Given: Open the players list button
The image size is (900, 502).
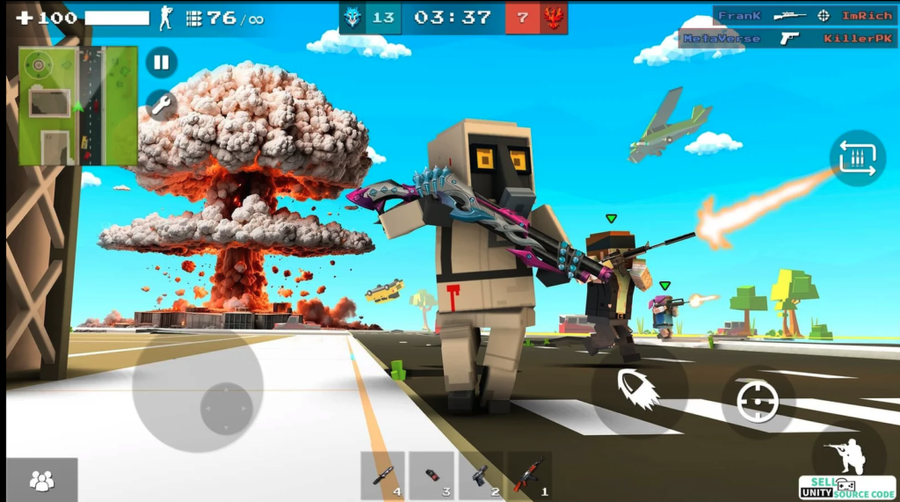Looking at the screenshot, I should [x=42, y=480].
